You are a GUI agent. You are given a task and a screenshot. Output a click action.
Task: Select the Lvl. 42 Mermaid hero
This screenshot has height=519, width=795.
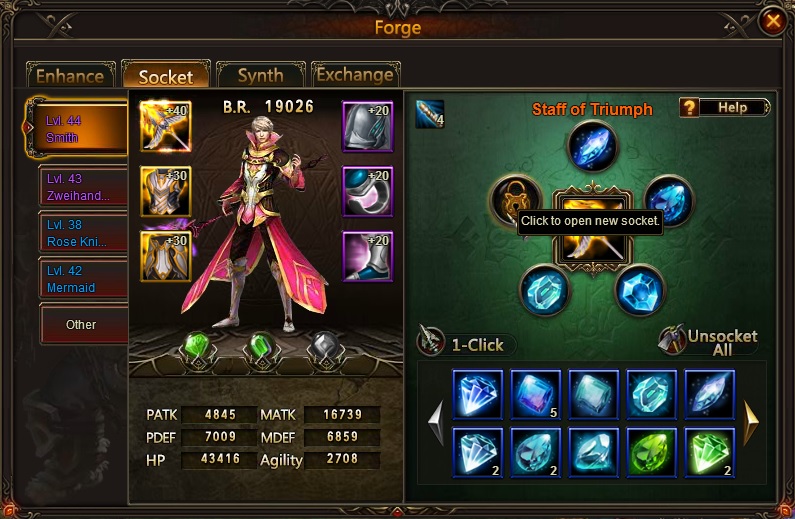pos(84,280)
